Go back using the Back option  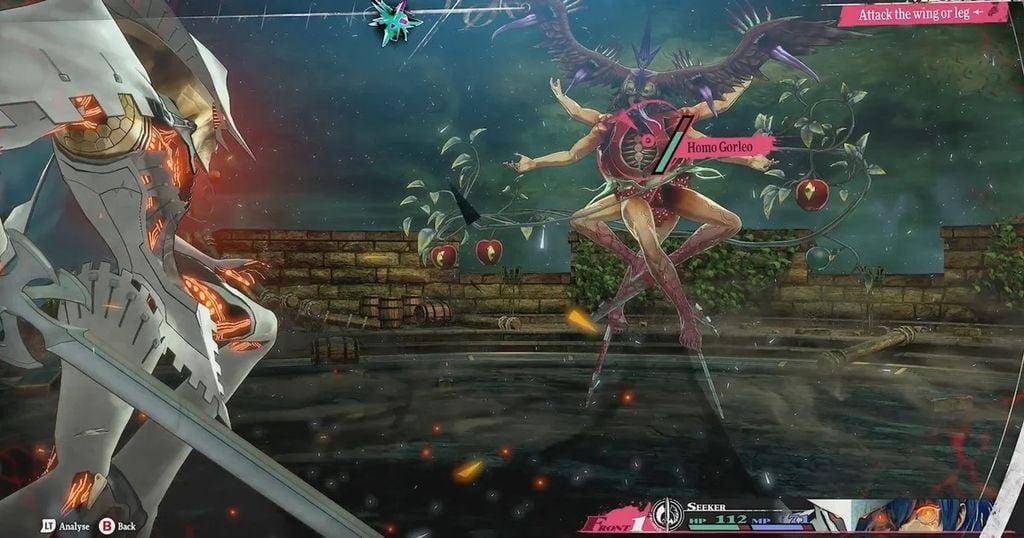(119, 526)
